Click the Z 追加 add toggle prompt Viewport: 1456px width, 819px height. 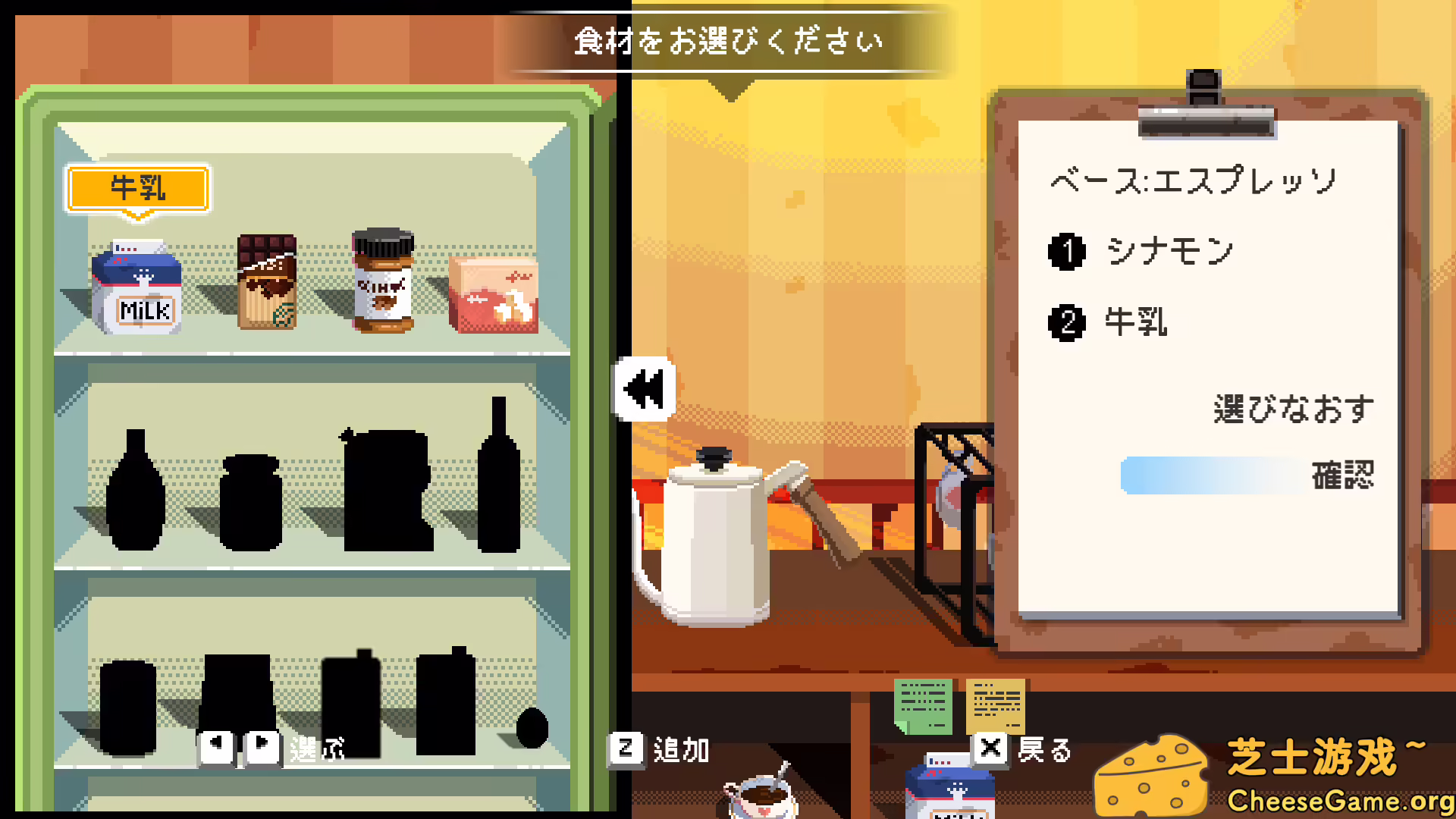pyautogui.click(x=660, y=751)
